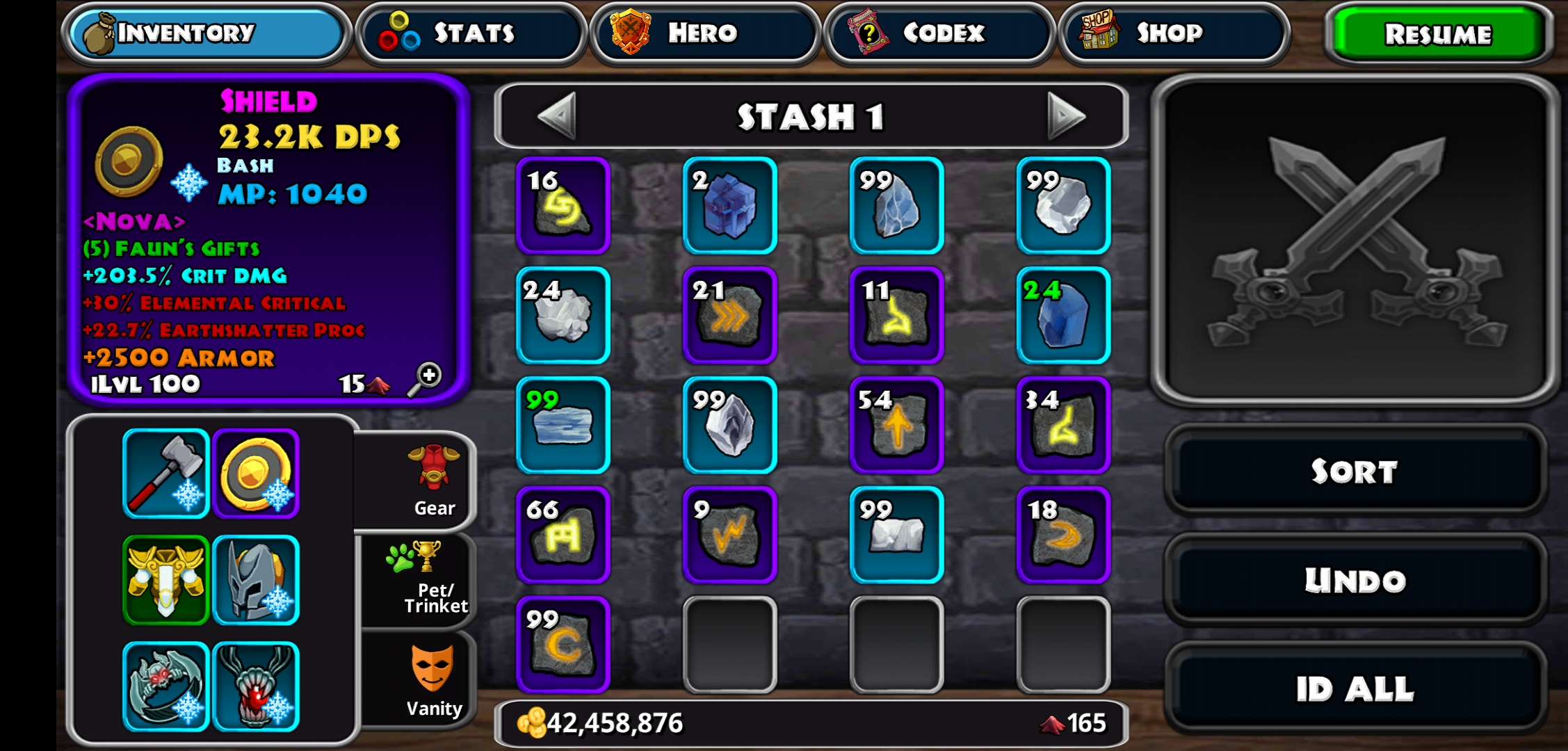This screenshot has height=751, width=1568.
Task: Click the green Resume button
Action: [x=1438, y=35]
